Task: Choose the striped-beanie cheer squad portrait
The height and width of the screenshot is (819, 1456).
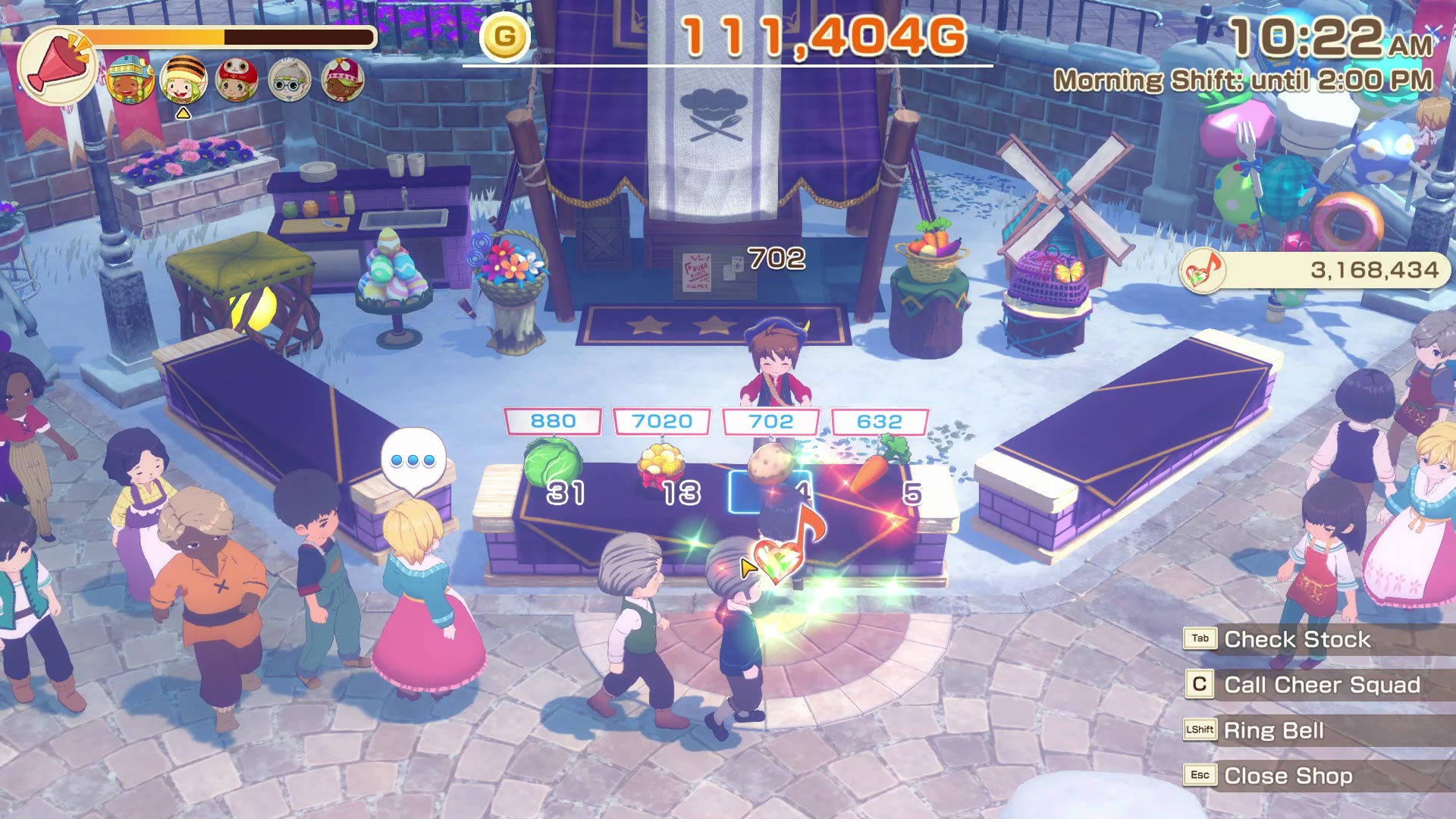Action: 183,80
